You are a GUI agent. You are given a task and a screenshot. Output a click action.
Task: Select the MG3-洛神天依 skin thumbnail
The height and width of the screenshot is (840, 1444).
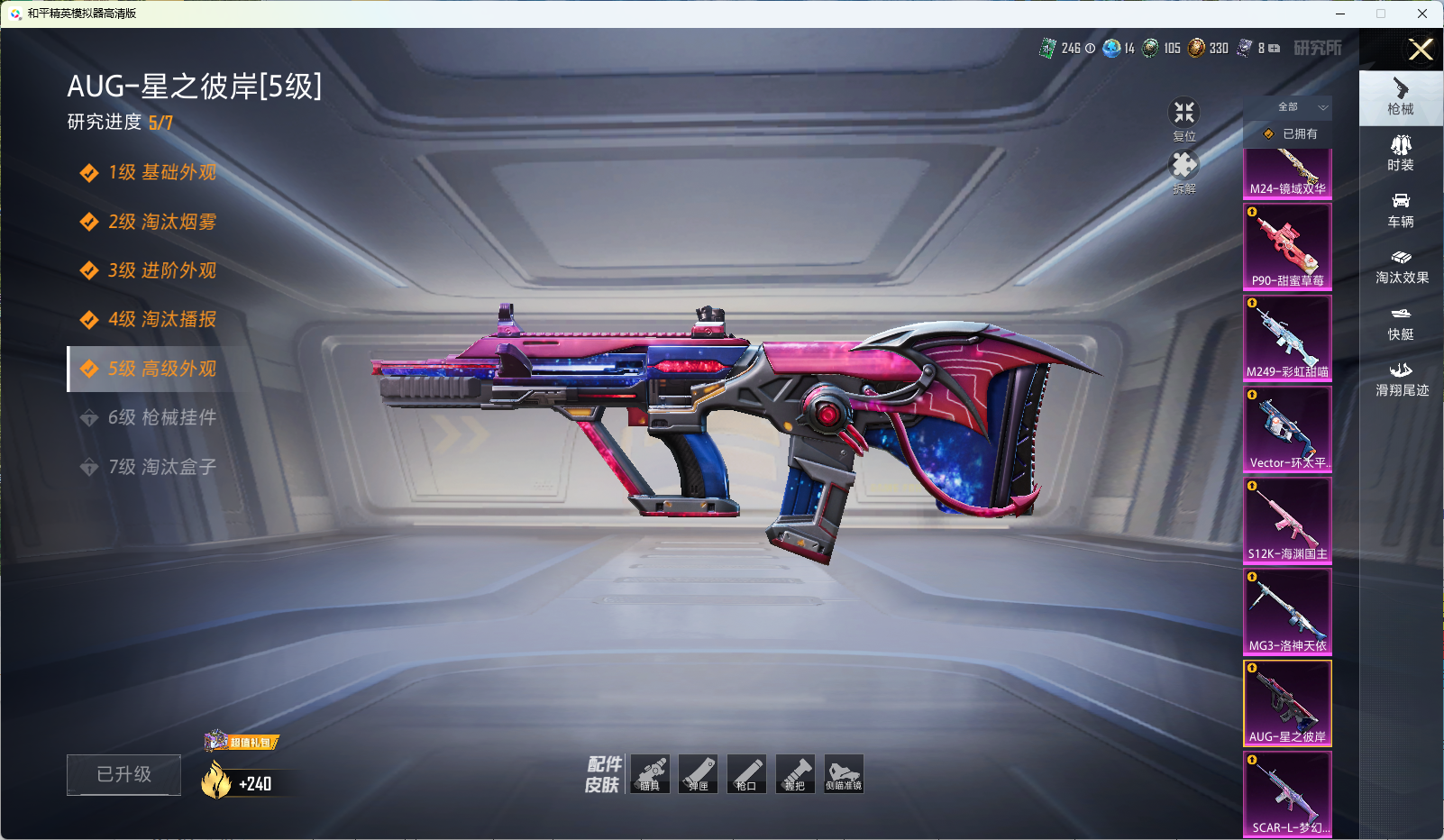click(x=1287, y=611)
